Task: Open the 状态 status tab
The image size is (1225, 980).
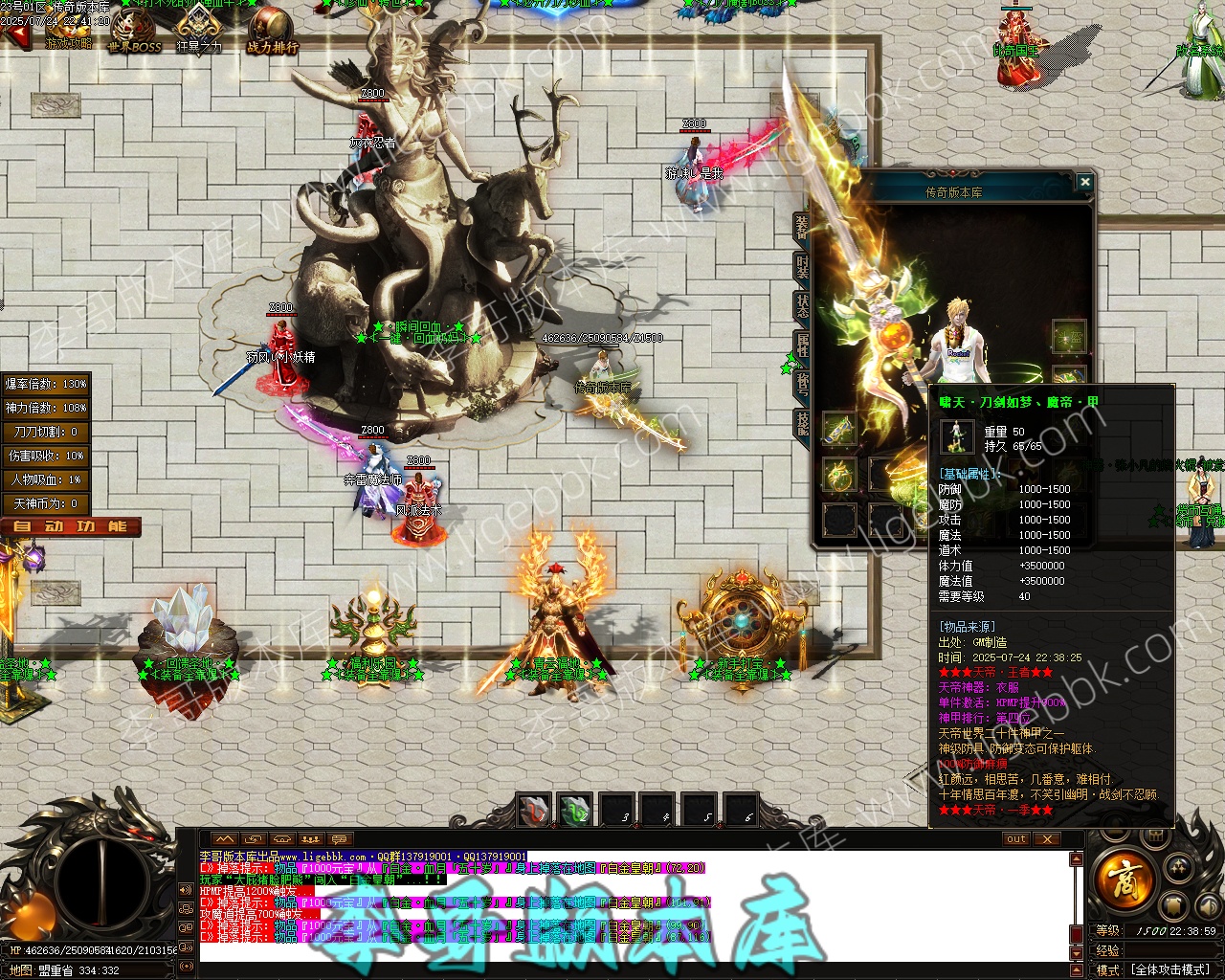Action: [801, 305]
